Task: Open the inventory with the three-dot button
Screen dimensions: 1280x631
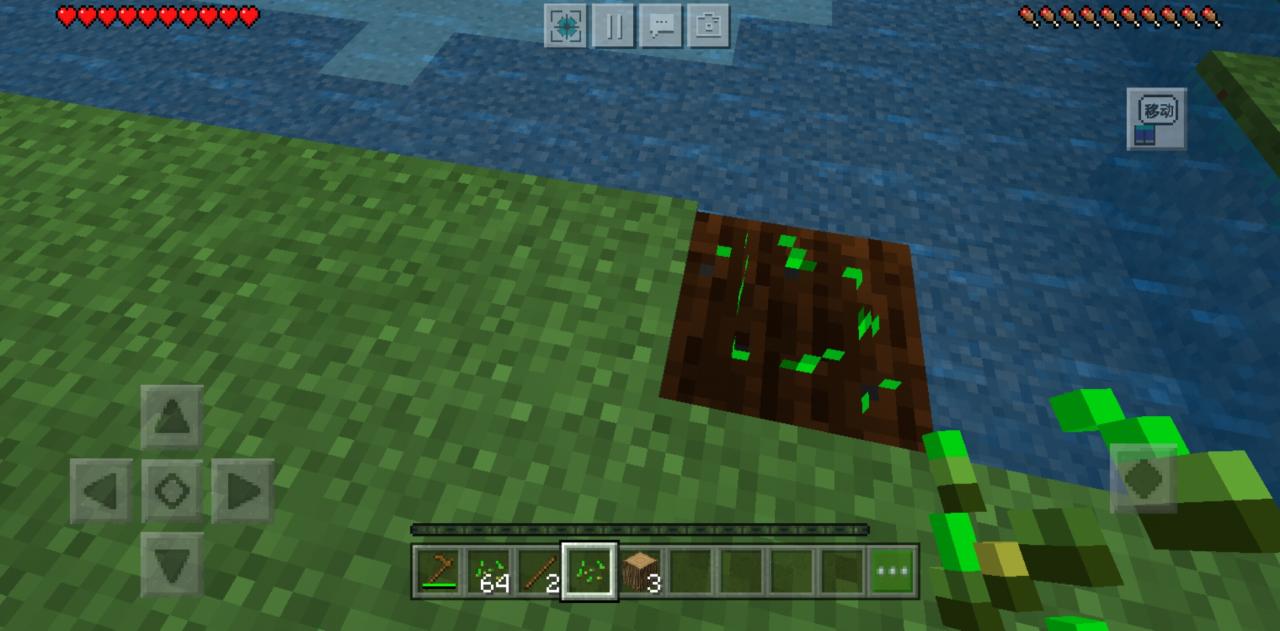Action: [x=892, y=572]
